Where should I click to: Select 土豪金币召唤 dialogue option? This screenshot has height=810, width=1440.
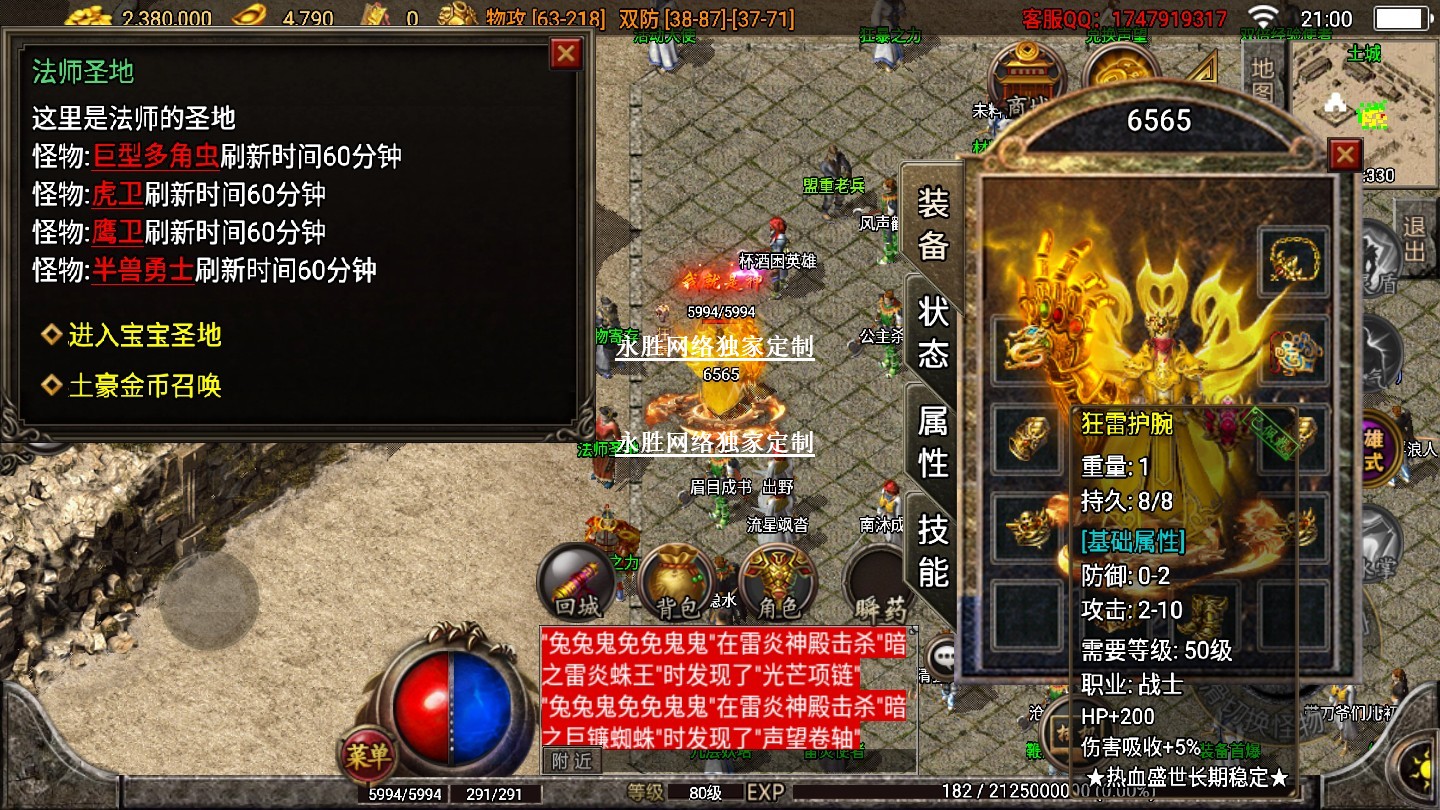(x=144, y=386)
